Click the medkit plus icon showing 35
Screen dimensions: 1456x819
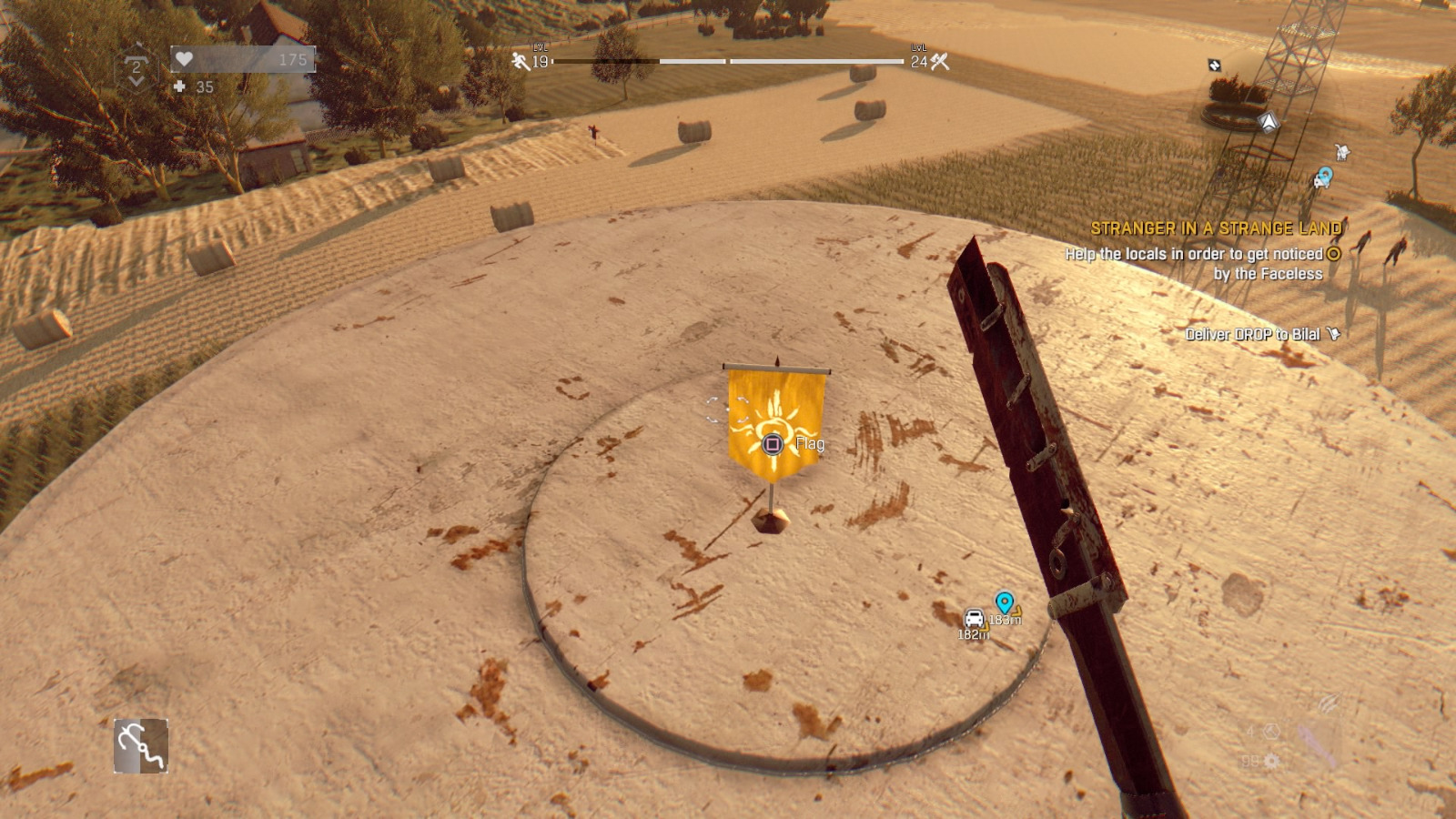[179, 88]
